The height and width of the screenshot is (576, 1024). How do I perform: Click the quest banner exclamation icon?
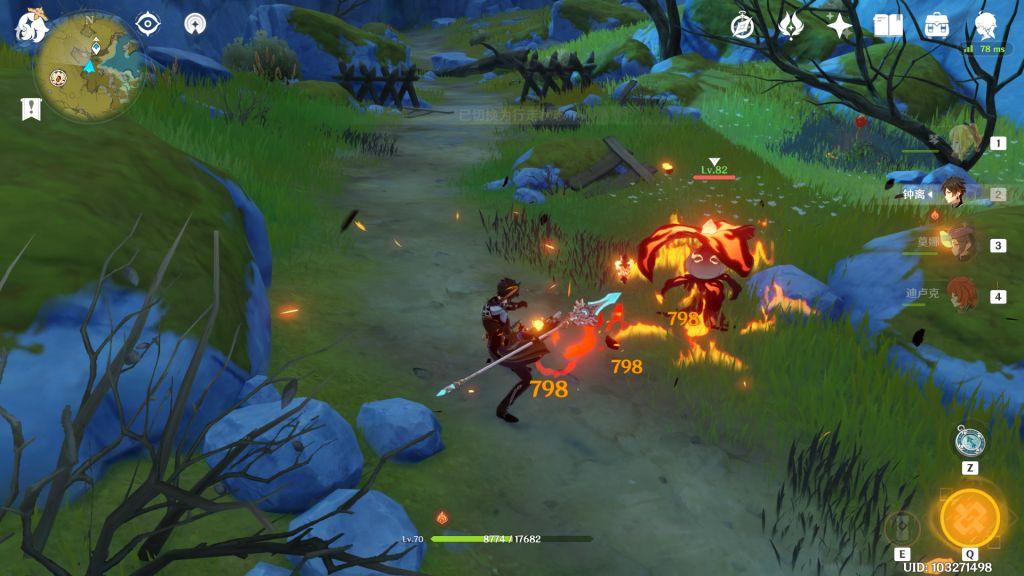[x=31, y=109]
